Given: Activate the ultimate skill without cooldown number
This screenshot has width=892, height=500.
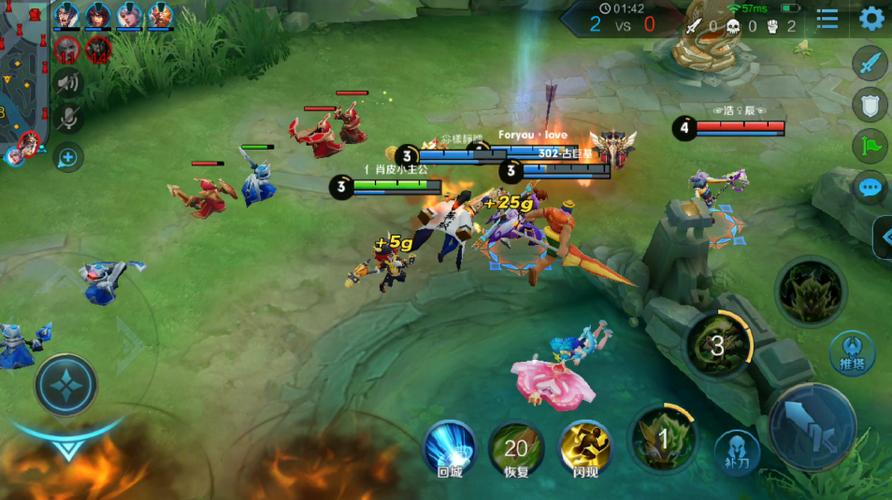Looking at the screenshot, I should click(x=810, y=290).
